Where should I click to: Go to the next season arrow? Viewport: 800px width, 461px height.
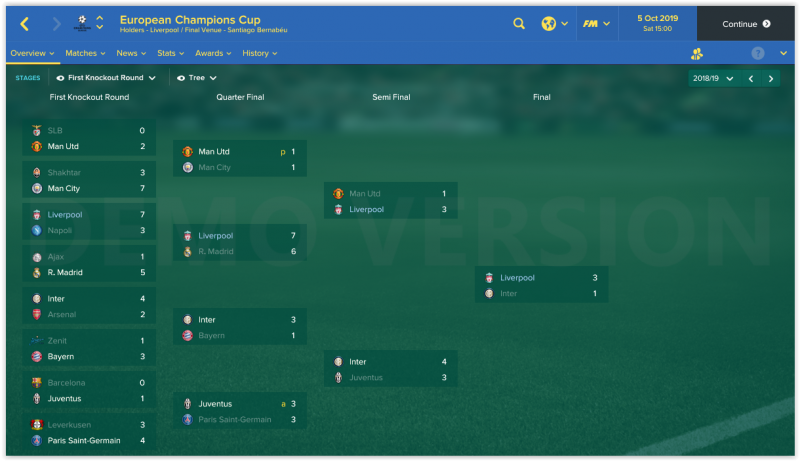[x=770, y=78]
